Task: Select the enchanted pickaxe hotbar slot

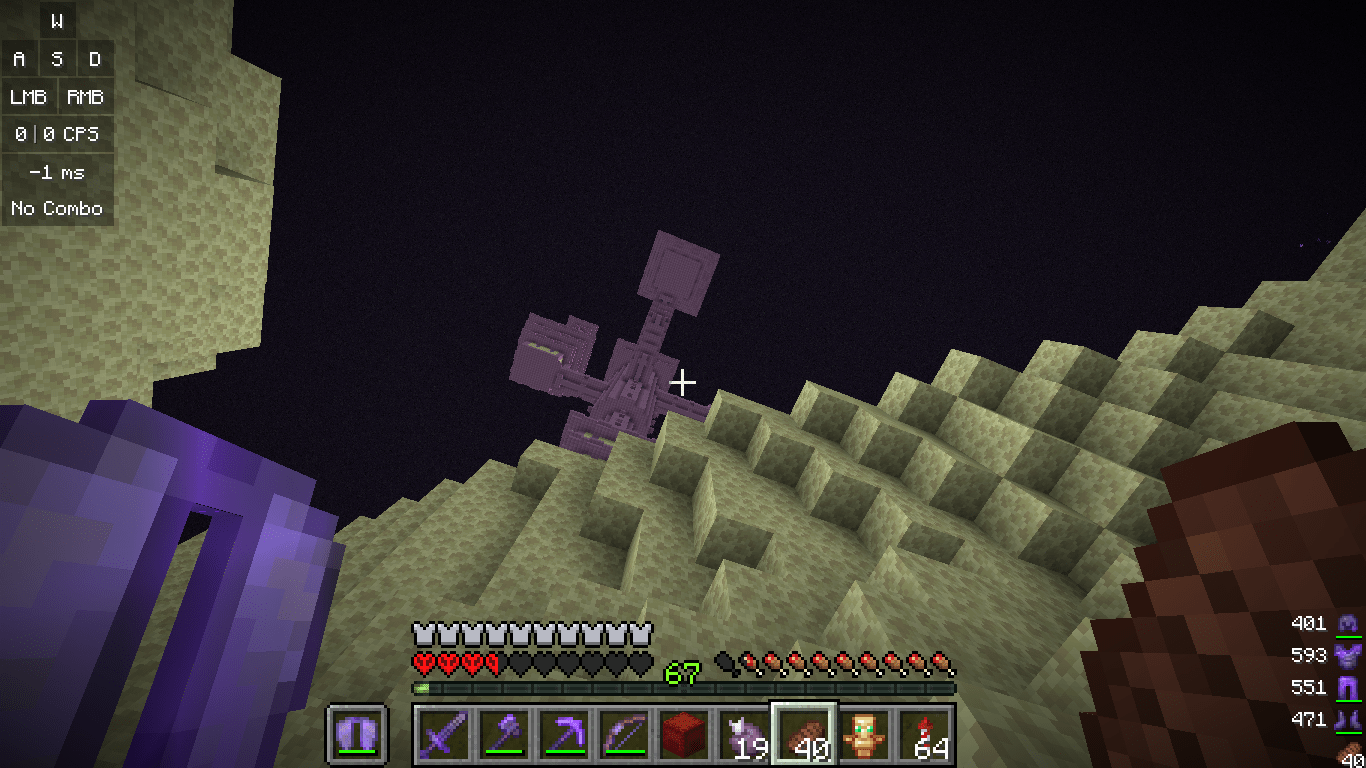Action: (x=564, y=734)
